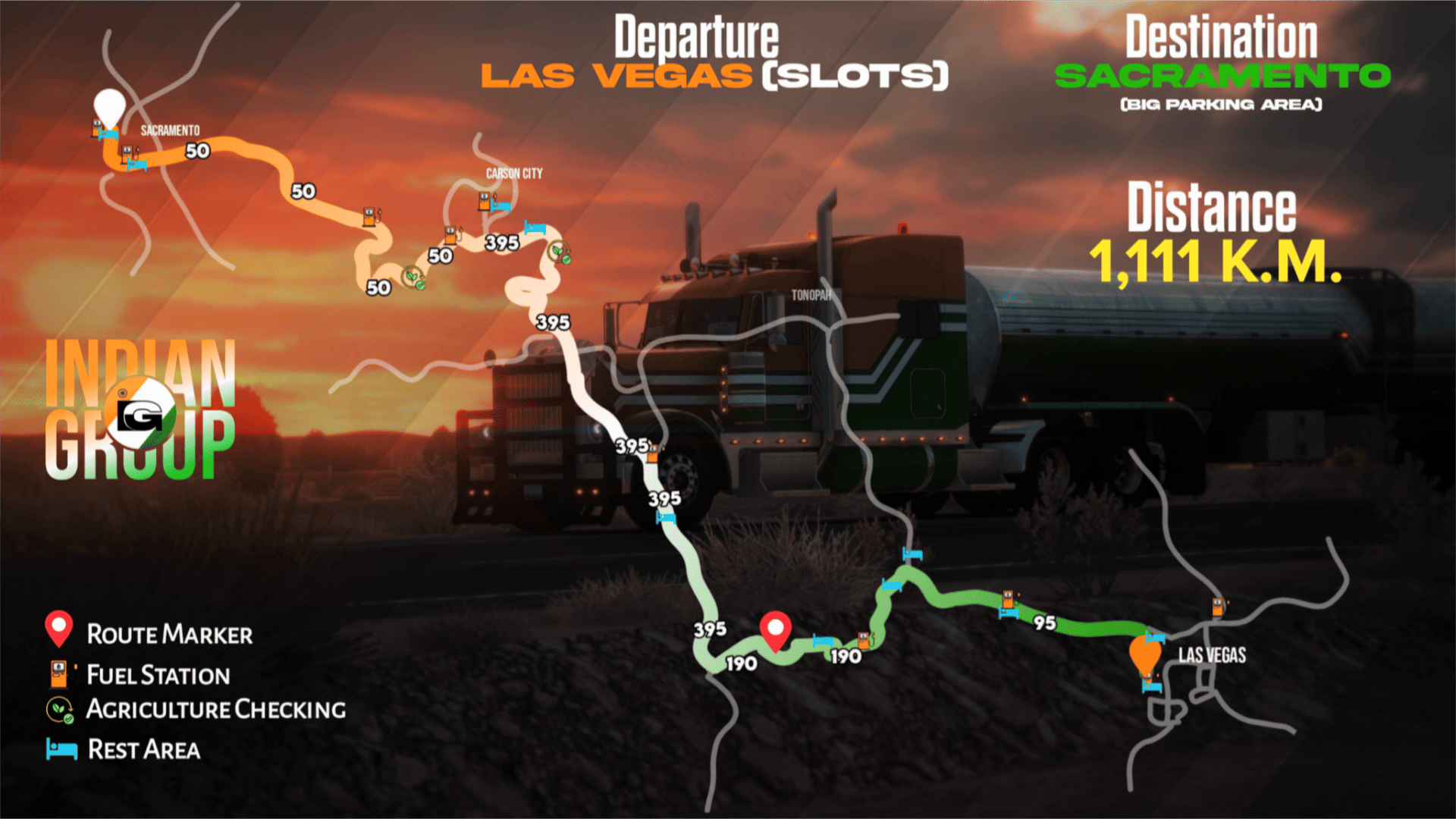
Task: Choose the Route Marker legend entry
Action: (x=149, y=632)
